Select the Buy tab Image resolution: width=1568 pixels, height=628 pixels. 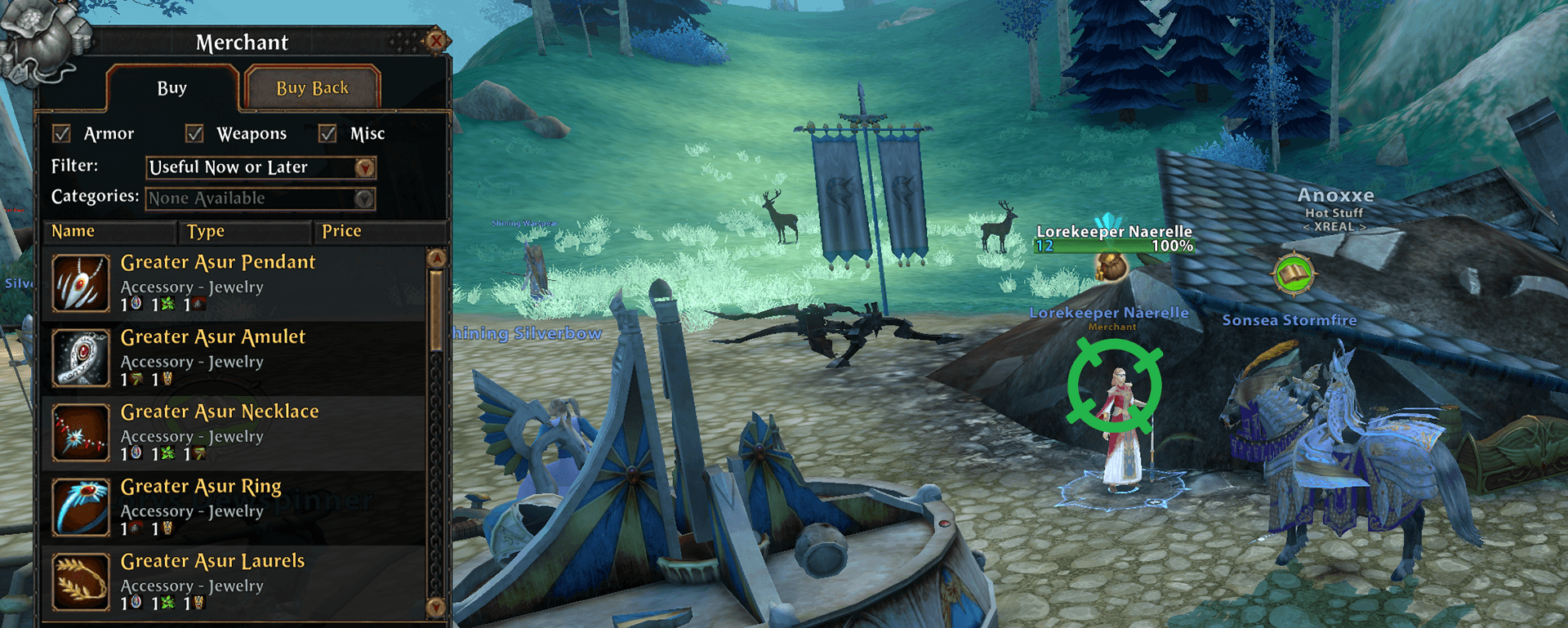pos(172,88)
